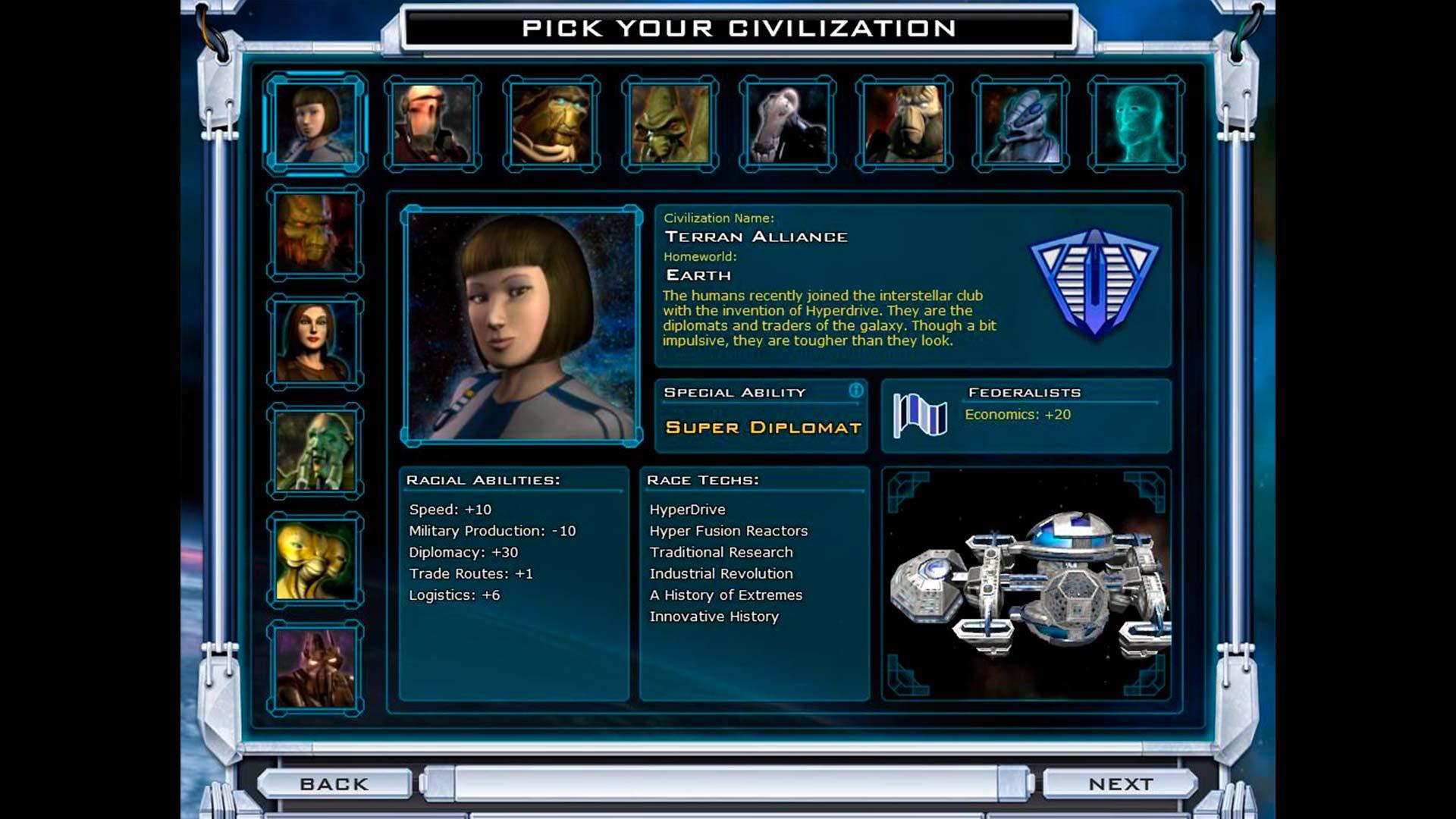The image size is (1456, 819).
Task: Pick the brown alien with glowing blue eyes
Action: coord(551,124)
